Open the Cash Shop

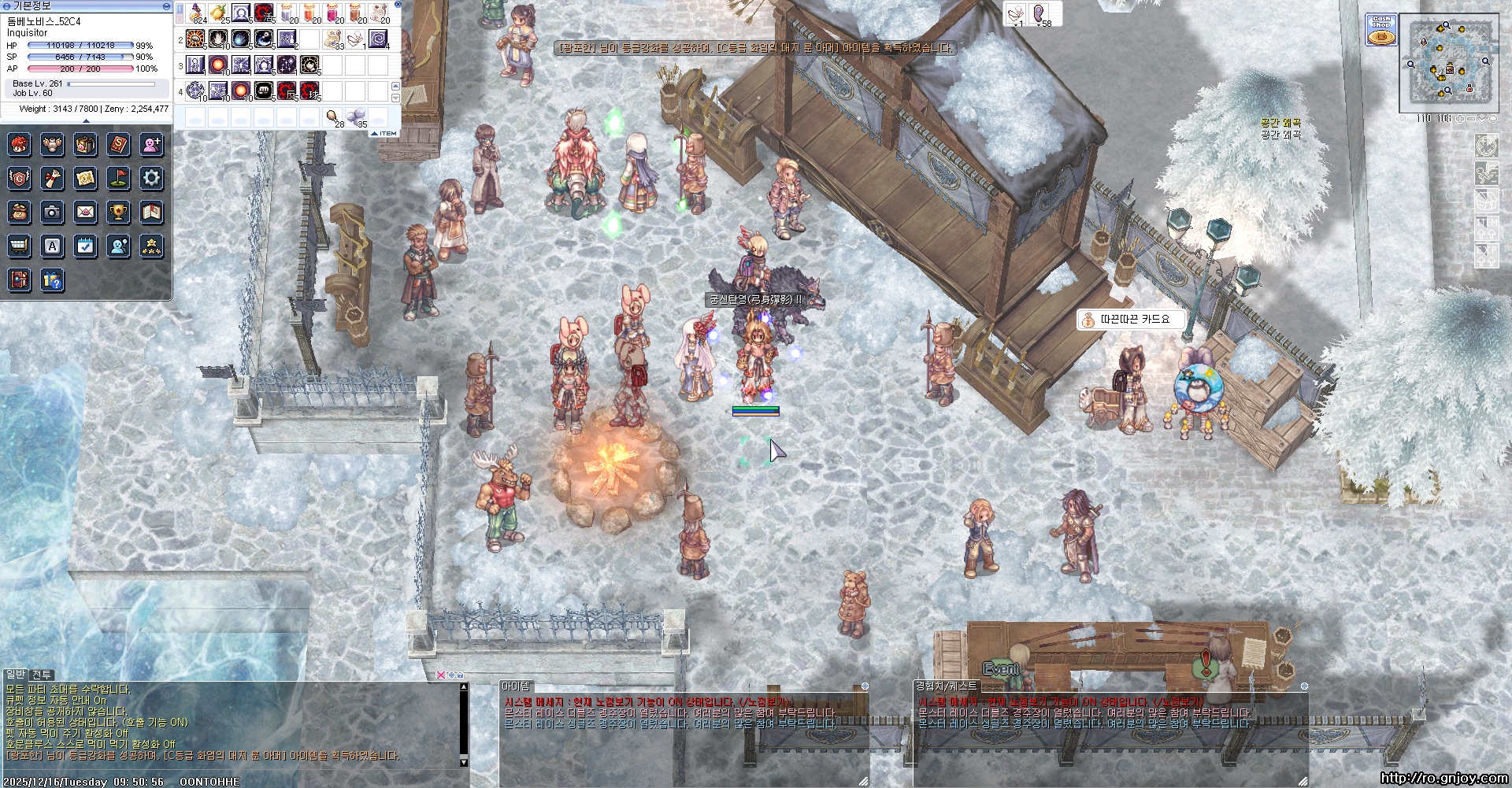click(x=1381, y=30)
